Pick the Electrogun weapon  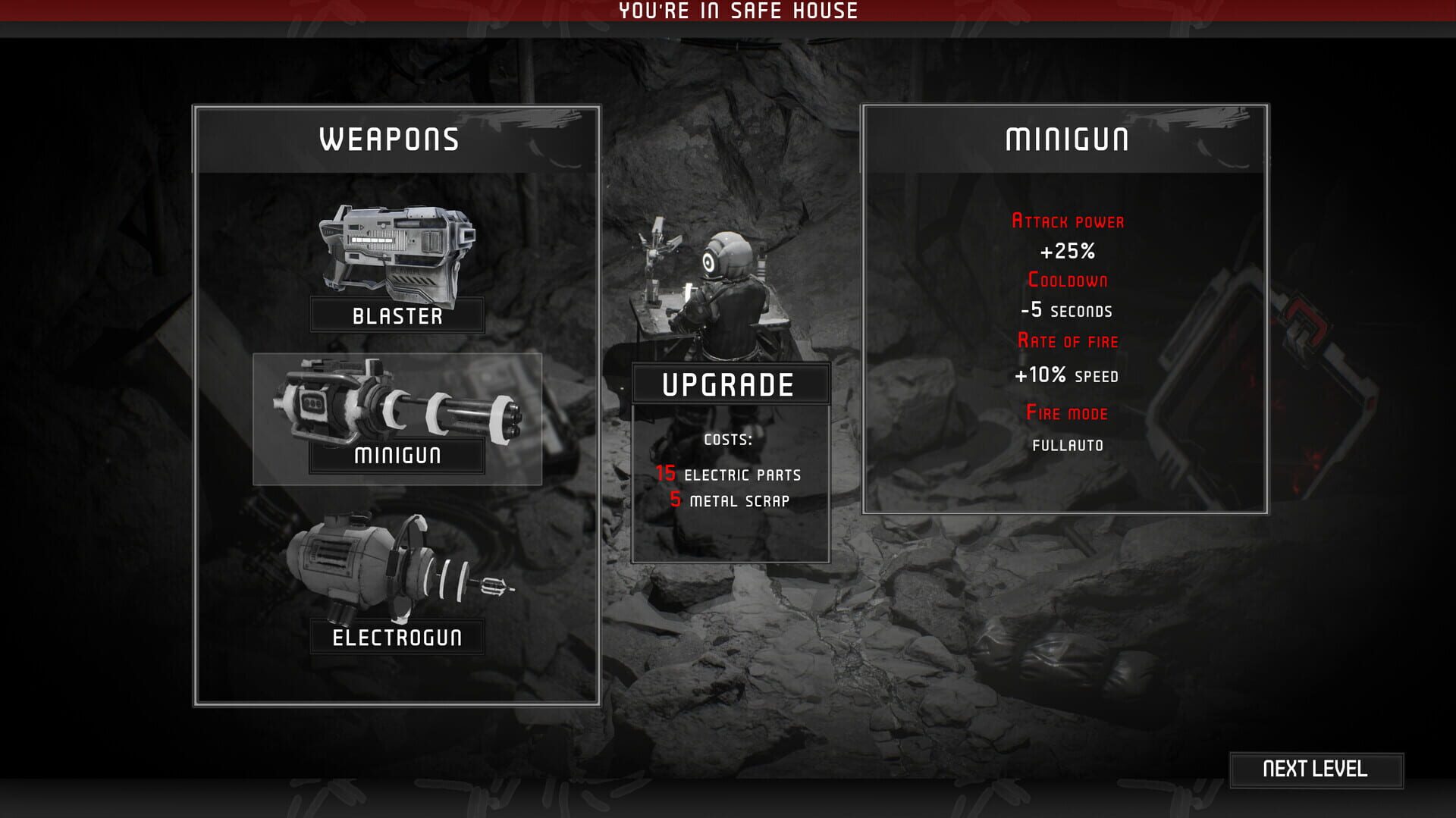(x=397, y=585)
